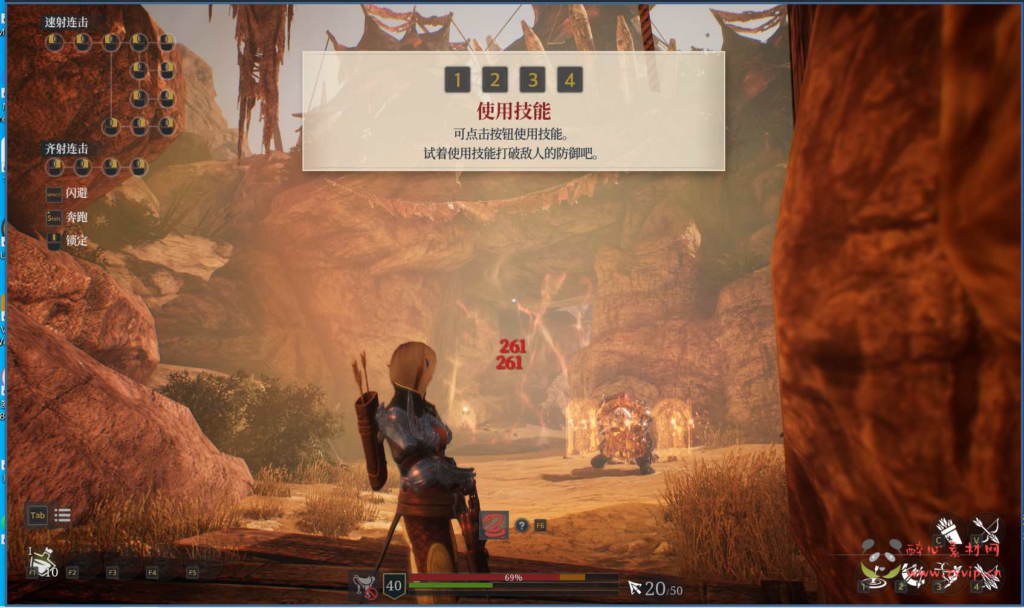
Task: Select the red swirl icon above health
Action: (494, 524)
